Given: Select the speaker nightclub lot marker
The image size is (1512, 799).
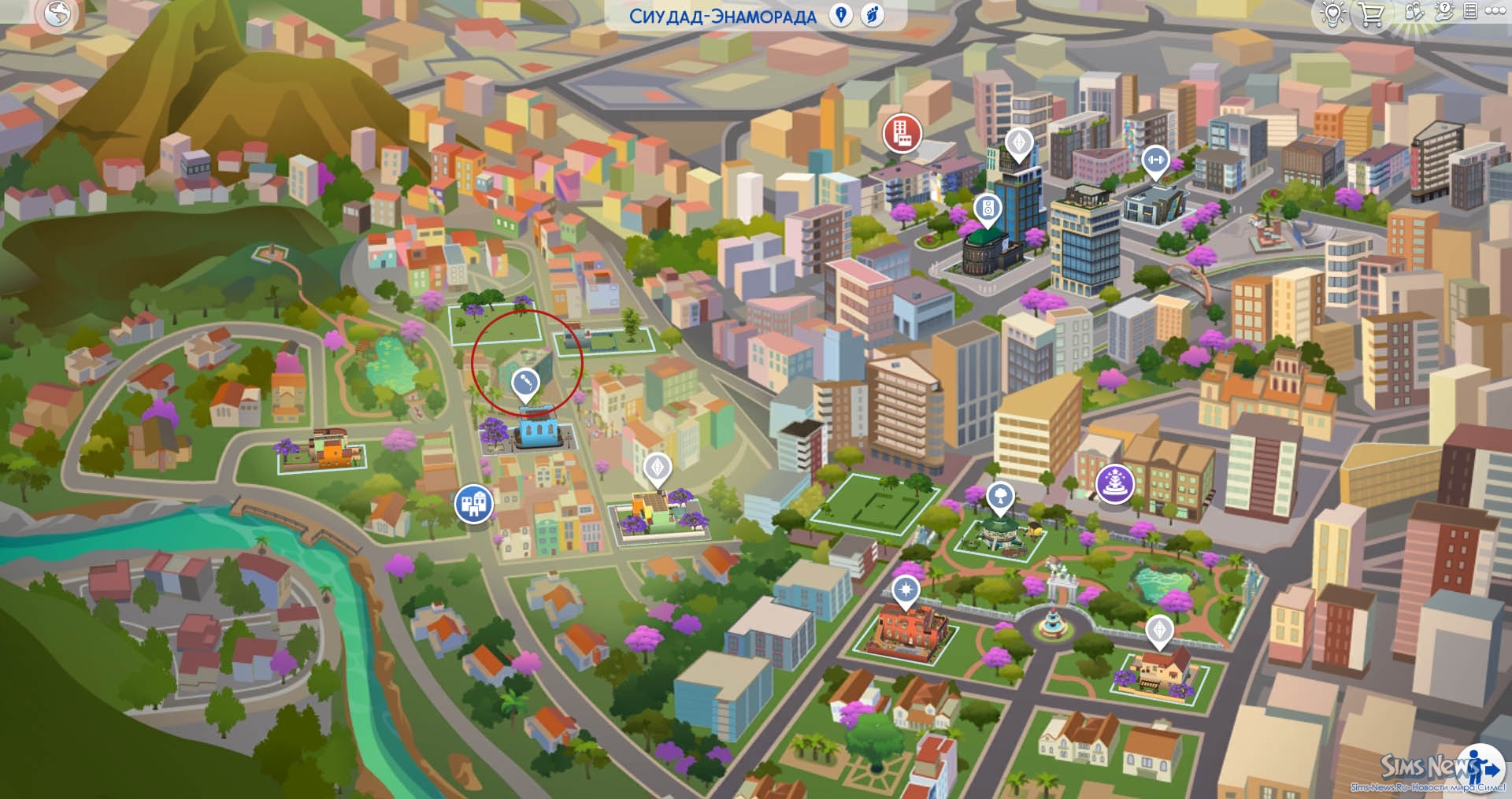Looking at the screenshot, I should pyautogui.click(x=987, y=209).
